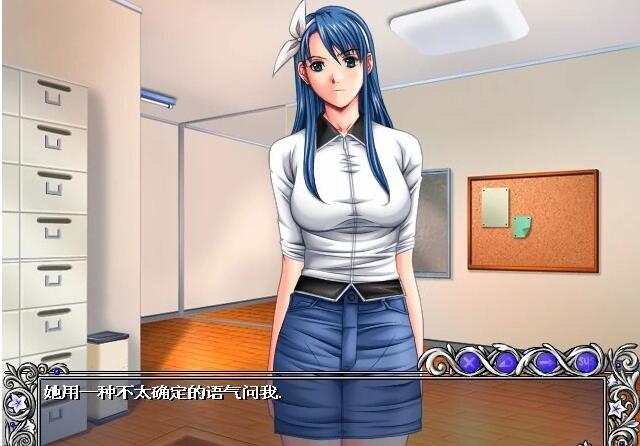The image size is (640, 446).
Task: Click the X orb to hide the text box
Action: tap(466, 360)
